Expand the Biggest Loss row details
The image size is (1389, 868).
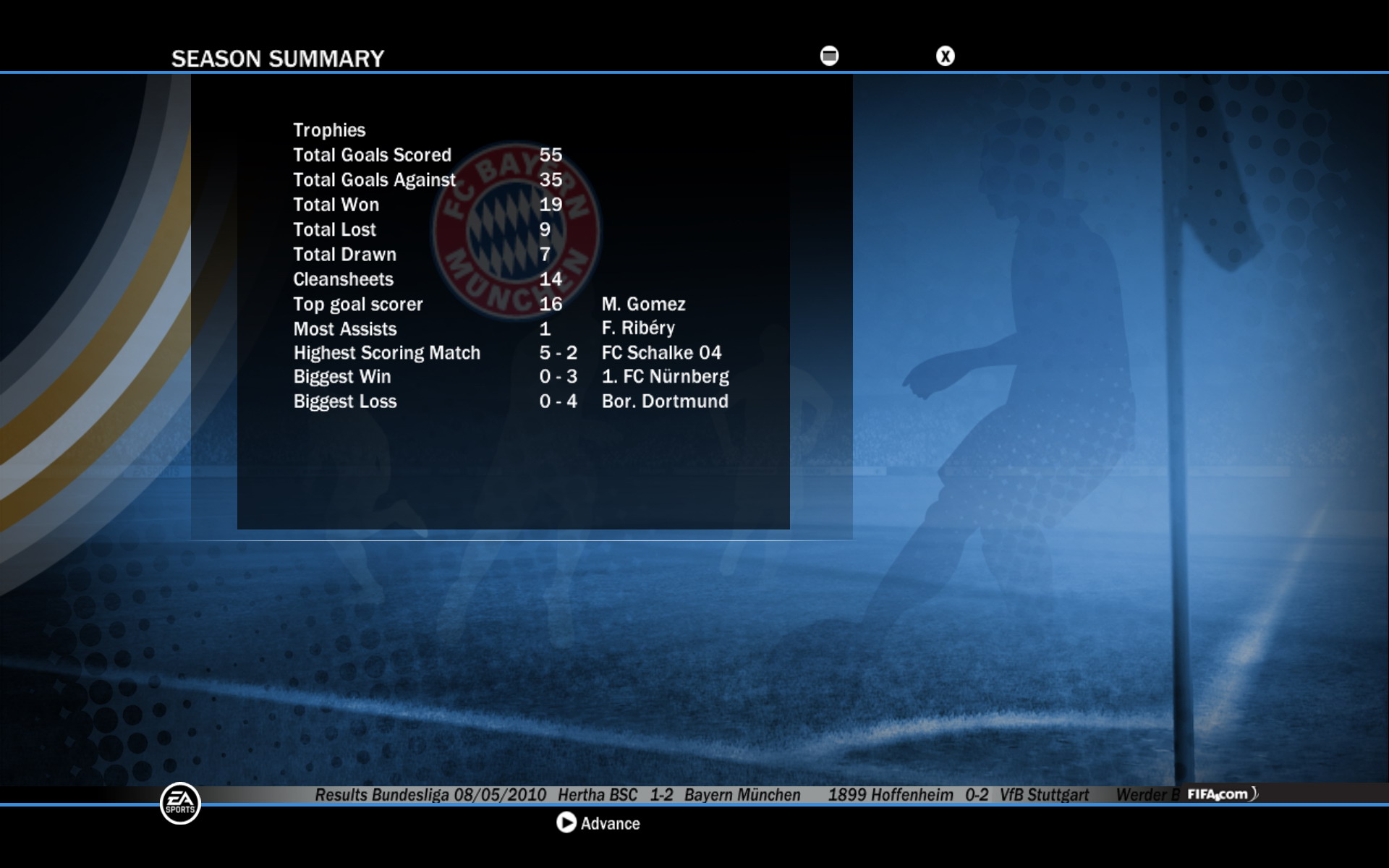pos(344,401)
